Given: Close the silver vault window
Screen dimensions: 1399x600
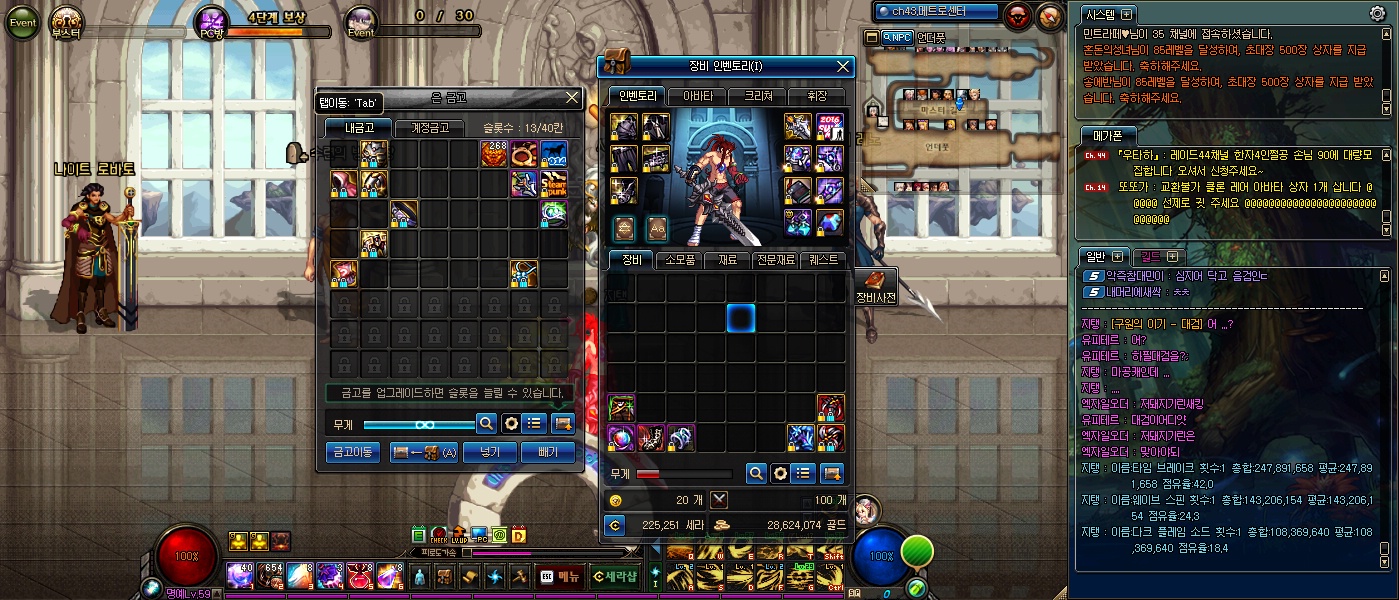Looking at the screenshot, I should 572,97.
